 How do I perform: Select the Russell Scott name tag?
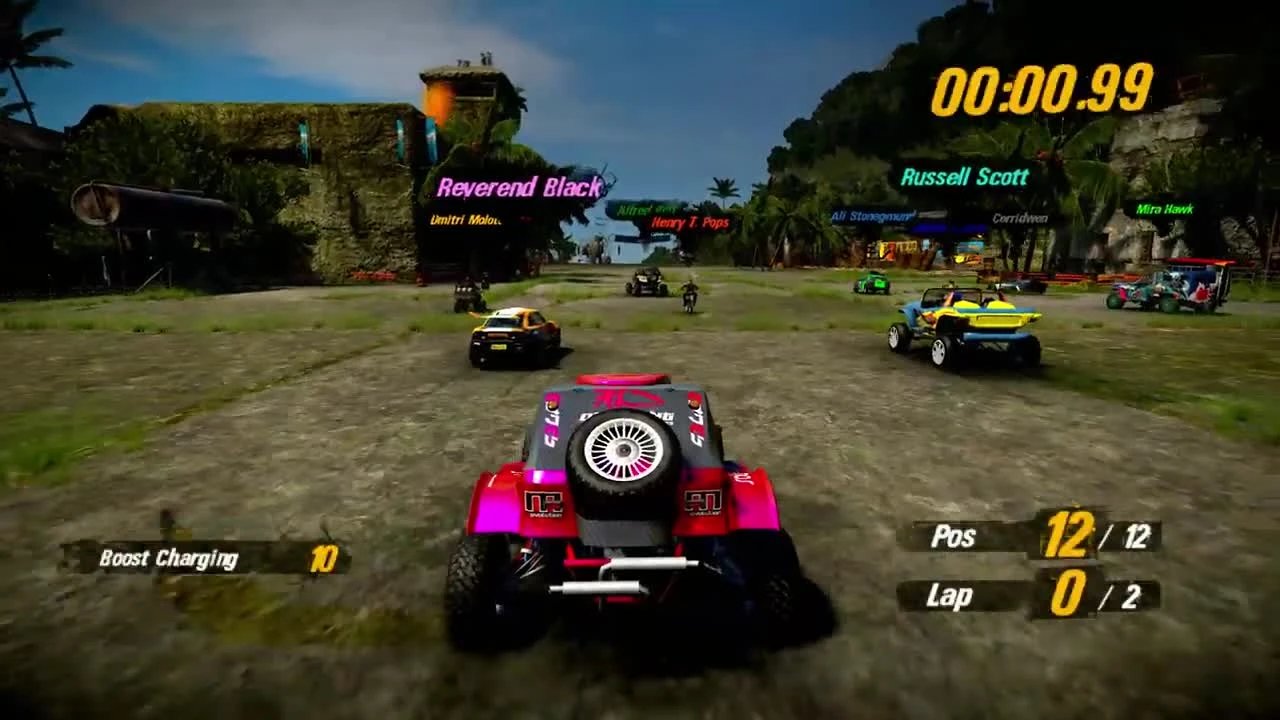pyautogui.click(x=966, y=176)
